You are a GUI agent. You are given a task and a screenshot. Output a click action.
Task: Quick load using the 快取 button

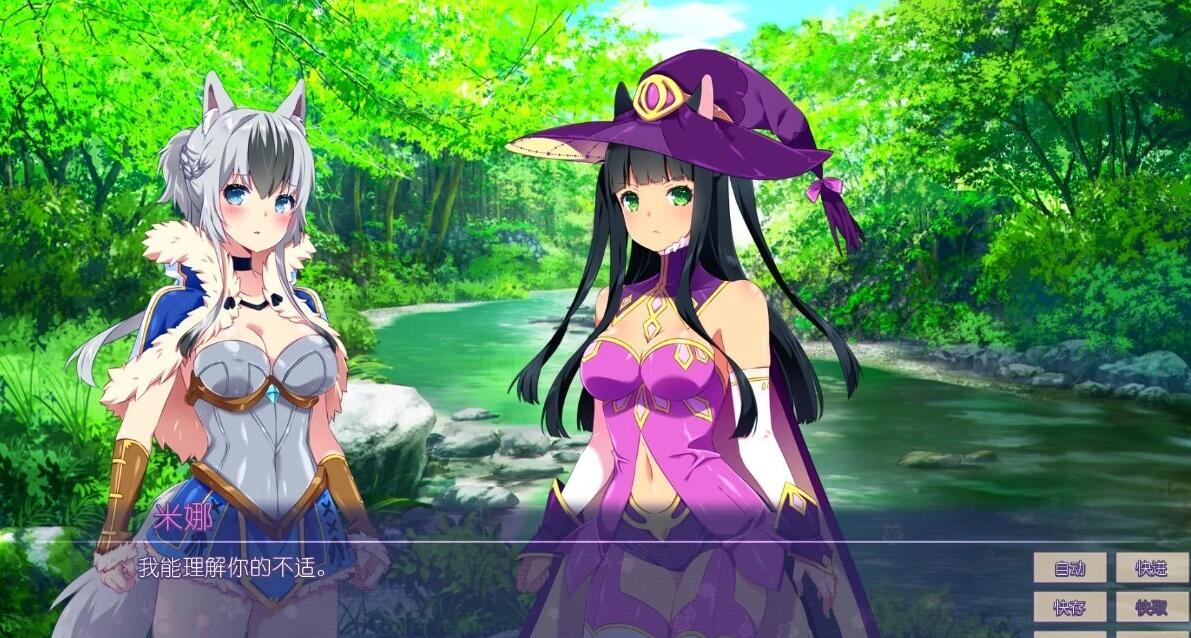(1151, 606)
